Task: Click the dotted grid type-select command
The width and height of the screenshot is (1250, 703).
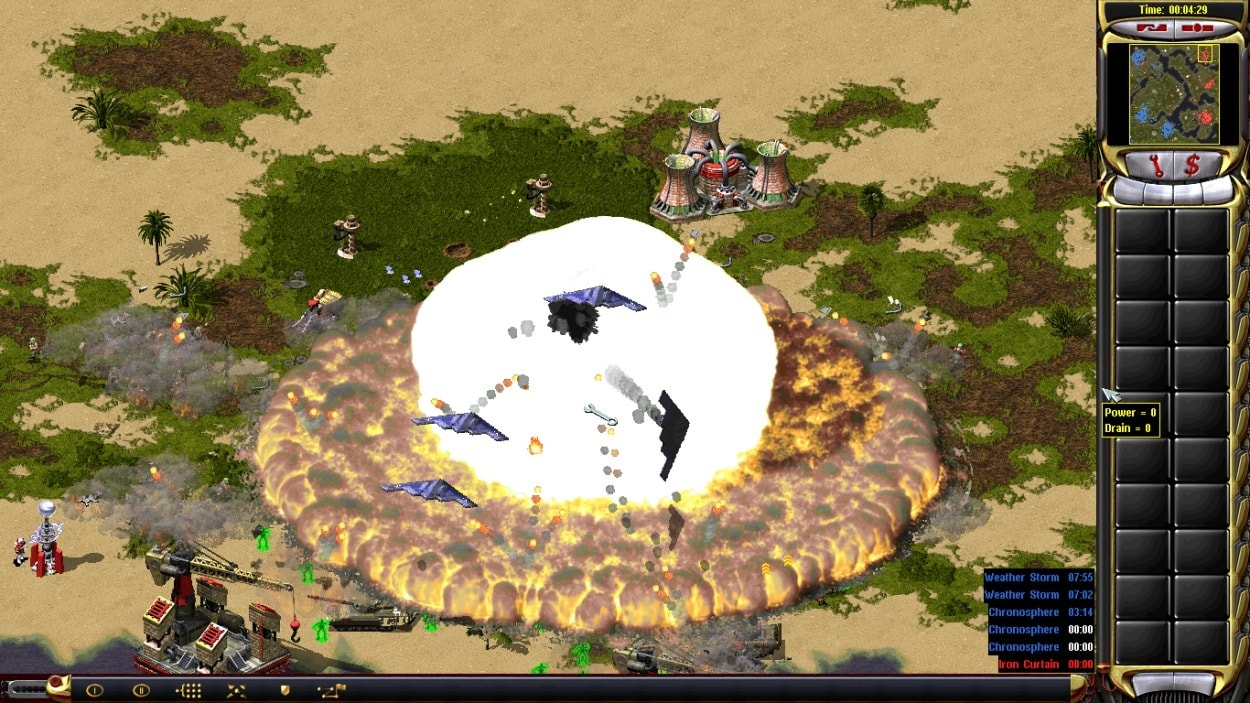Action: coord(189,690)
